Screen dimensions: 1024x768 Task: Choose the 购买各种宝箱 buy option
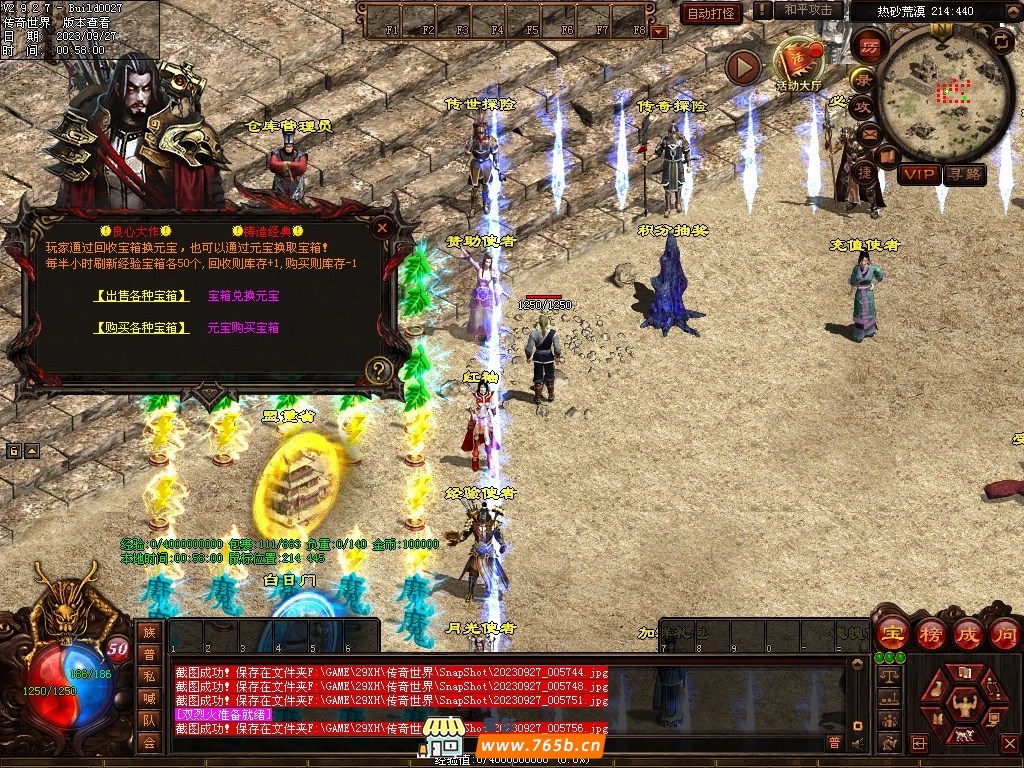coord(141,328)
